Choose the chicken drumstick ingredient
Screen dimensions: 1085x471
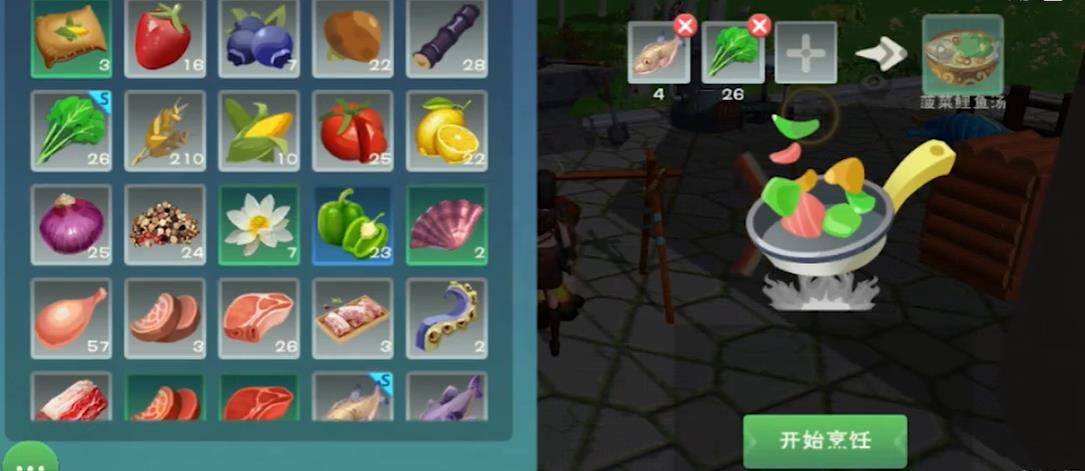[70, 318]
